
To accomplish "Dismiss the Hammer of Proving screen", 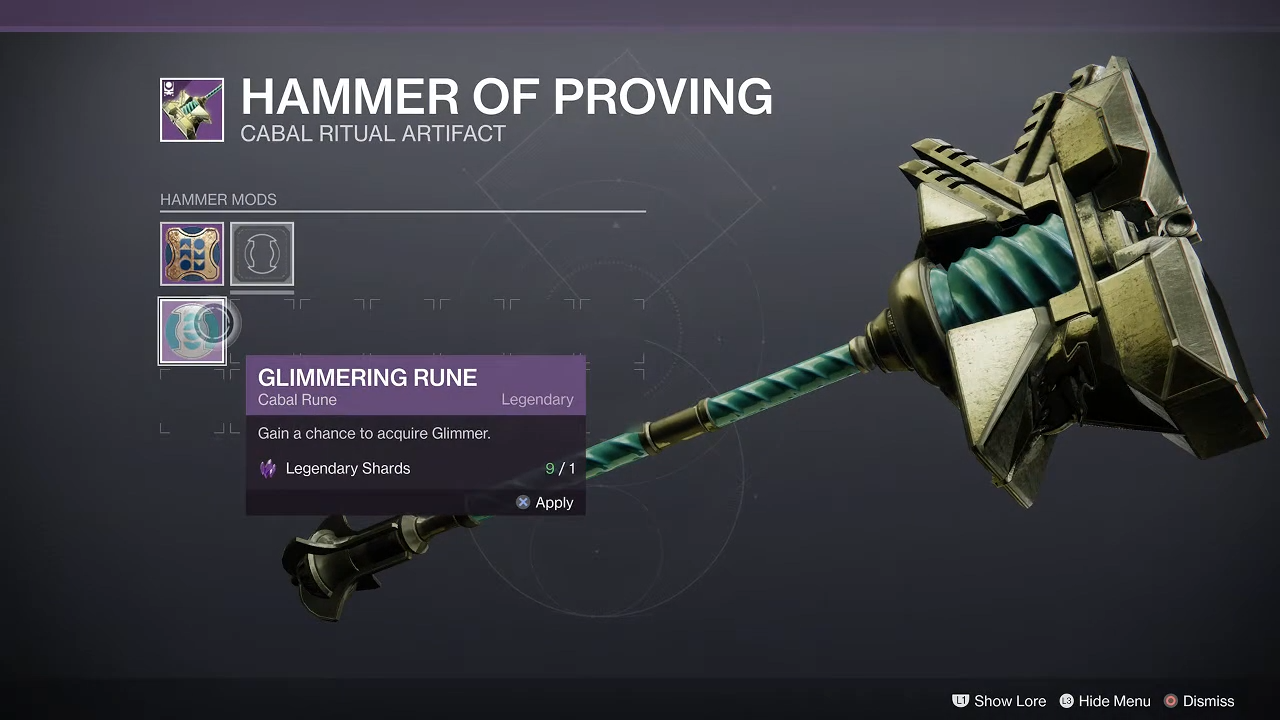I will click(1198, 701).
